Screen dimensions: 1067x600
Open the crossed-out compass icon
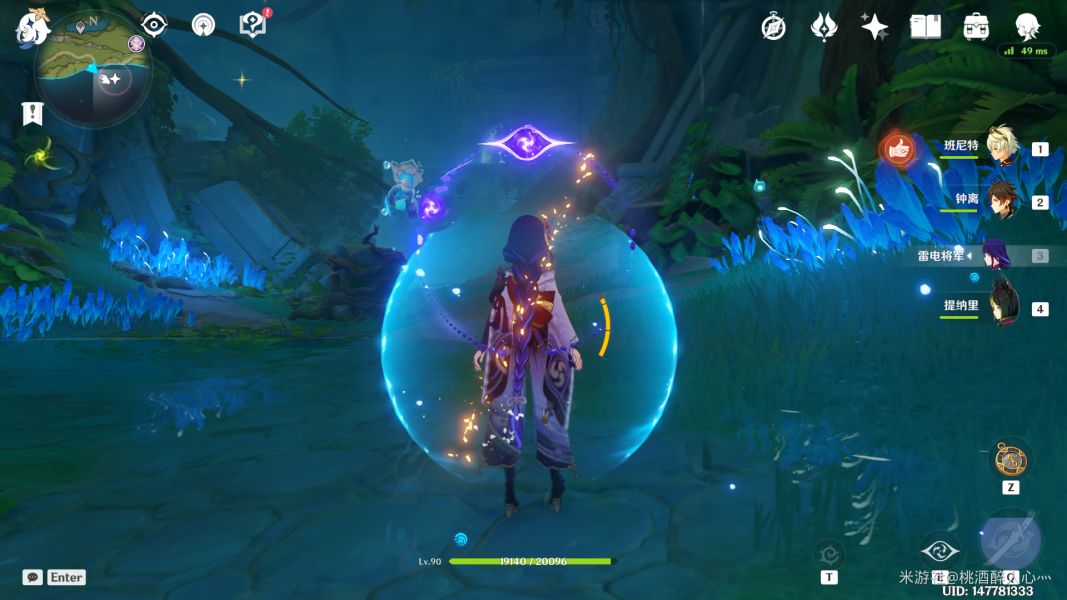tap(773, 27)
